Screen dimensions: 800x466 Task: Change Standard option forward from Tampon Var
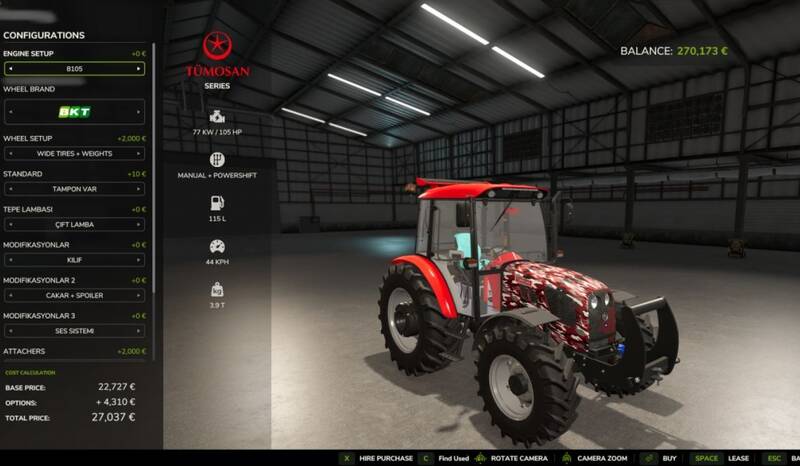click(139, 189)
